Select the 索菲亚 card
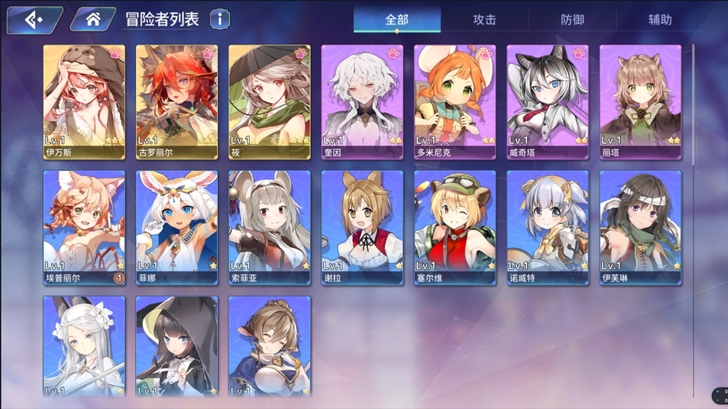The image size is (728, 409). 270,227
